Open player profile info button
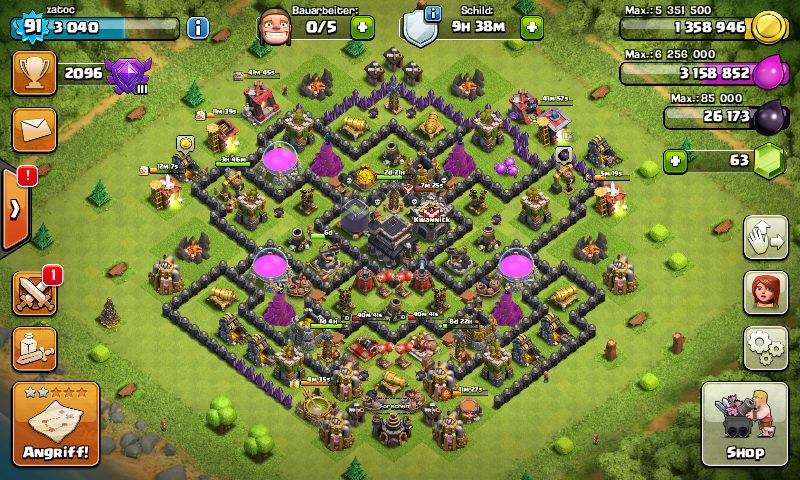 [198, 27]
